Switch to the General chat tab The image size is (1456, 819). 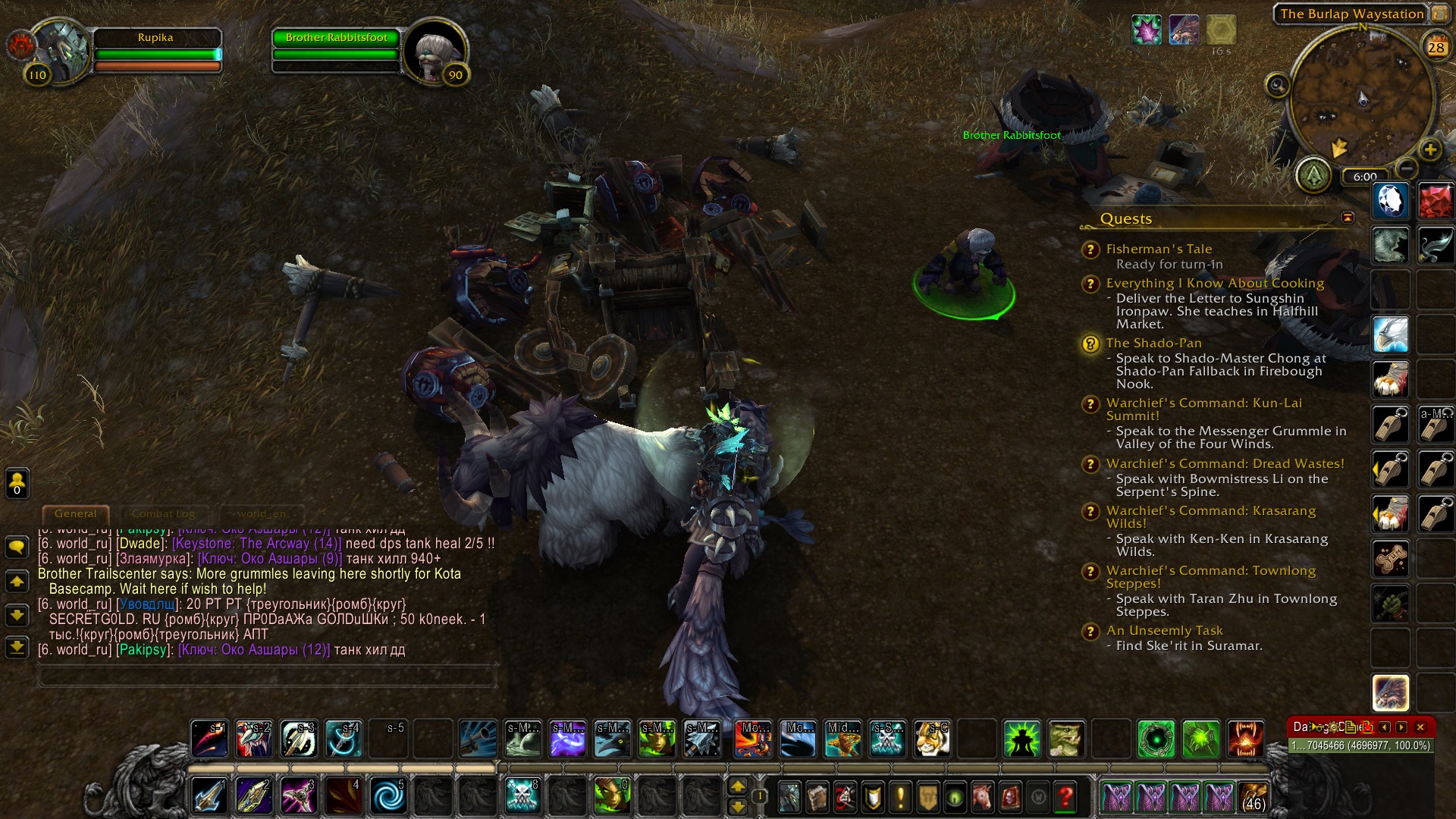click(75, 514)
